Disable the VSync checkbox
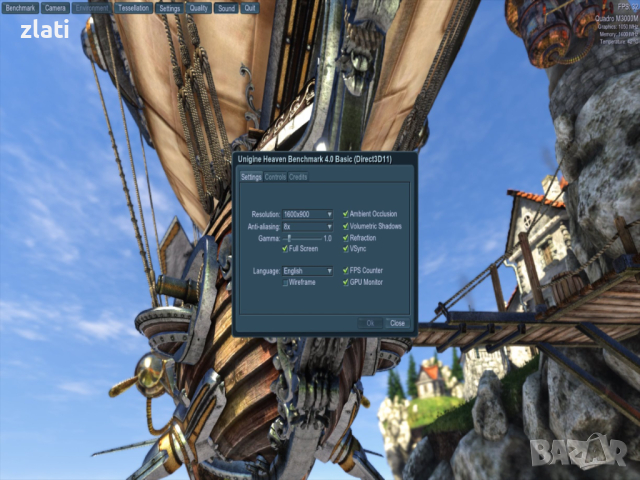This screenshot has width=640, height=480. click(346, 249)
